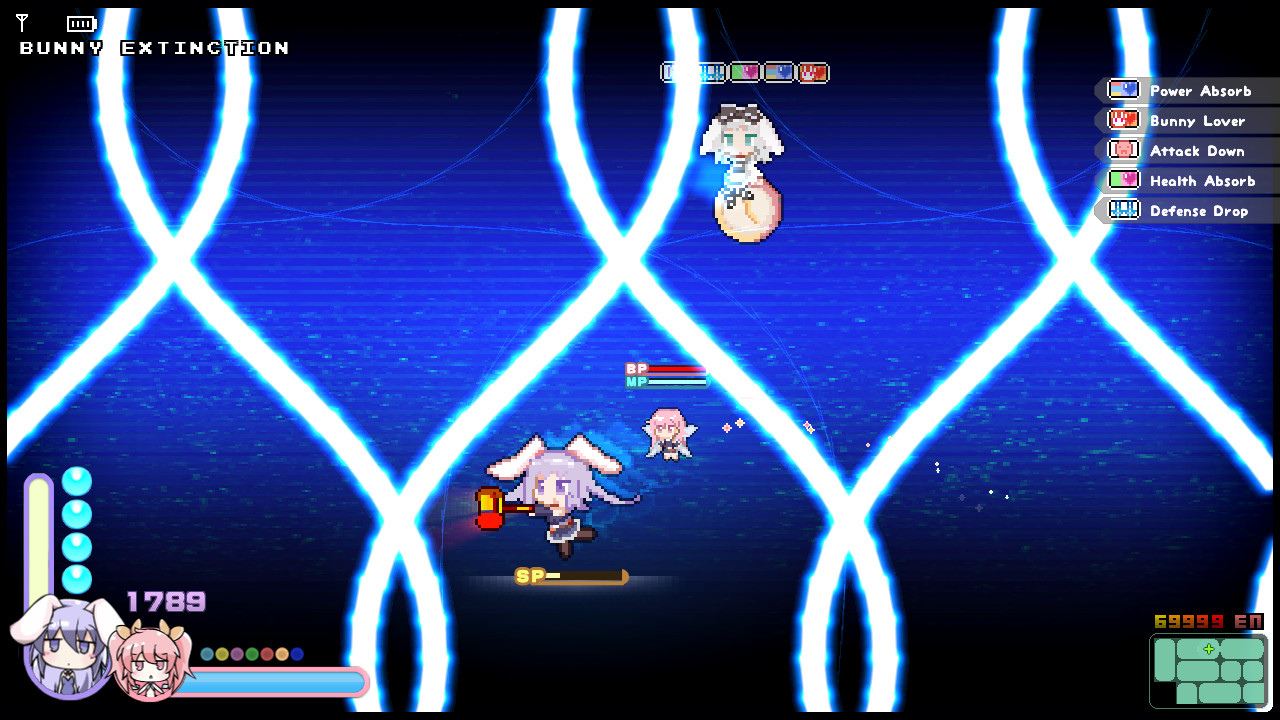Click the Bunny Lover rabbit icon
The width and height of the screenshot is (1280, 720).
[1123, 120]
